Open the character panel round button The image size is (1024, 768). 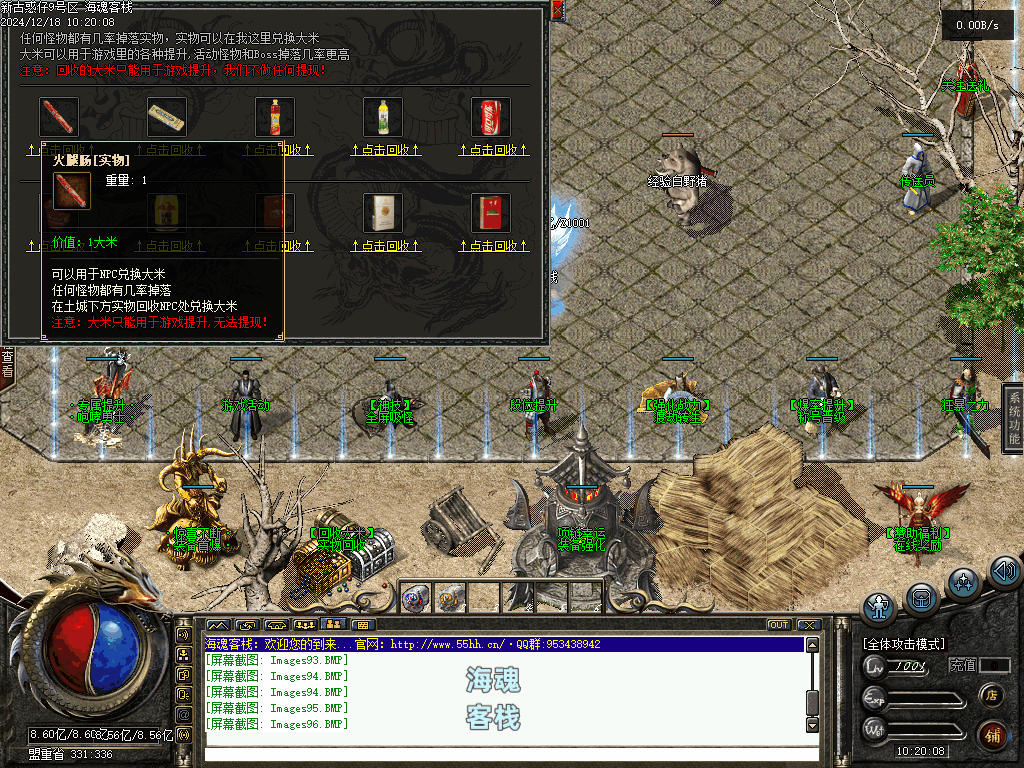pyautogui.click(x=879, y=608)
